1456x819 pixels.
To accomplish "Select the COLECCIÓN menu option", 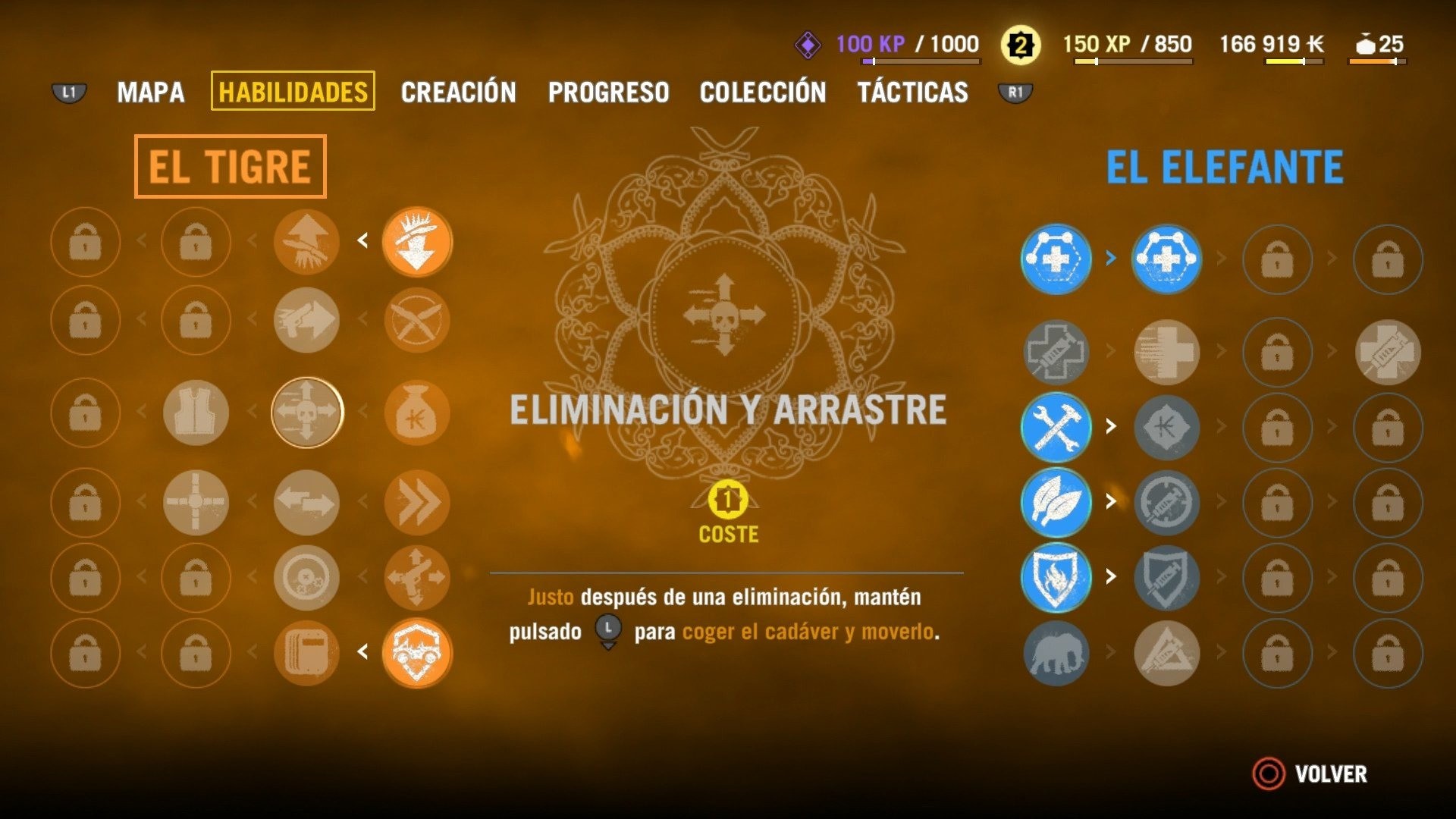I will [763, 92].
